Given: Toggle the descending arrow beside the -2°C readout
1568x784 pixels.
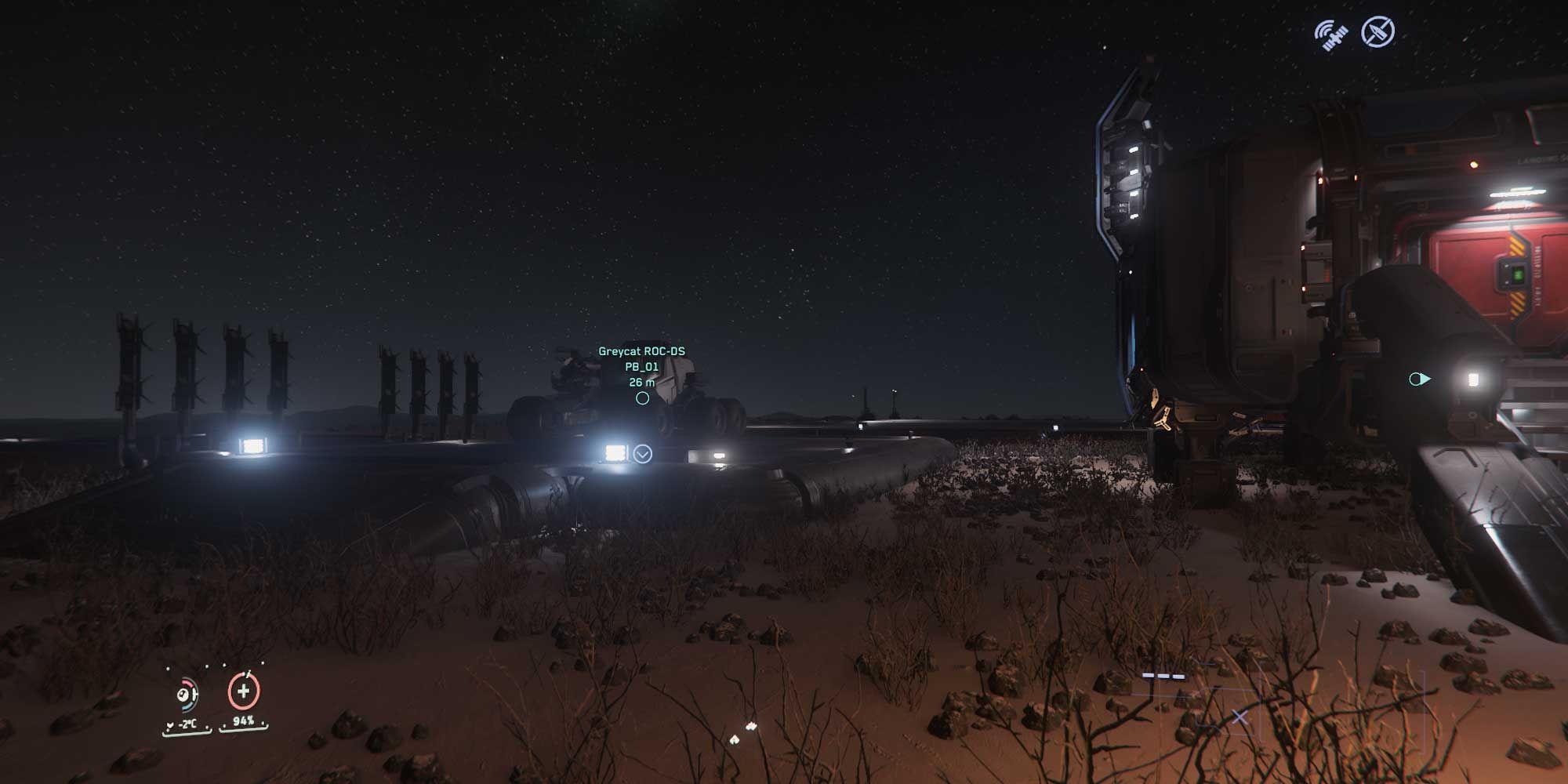Looking at the screenshot, I should [170, 724].
